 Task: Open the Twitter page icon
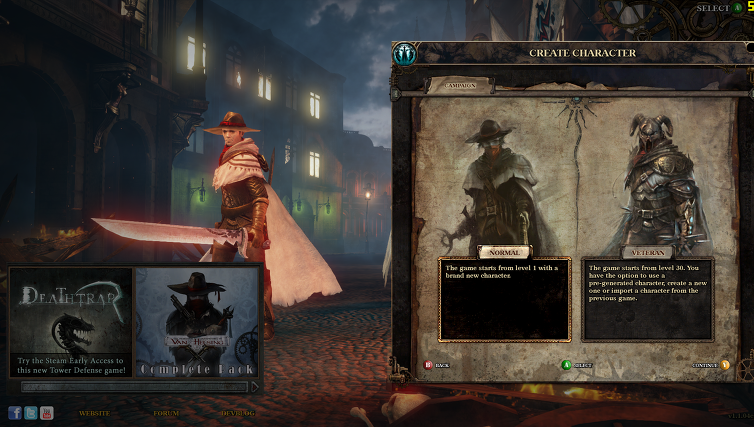[x=31, y=412]
